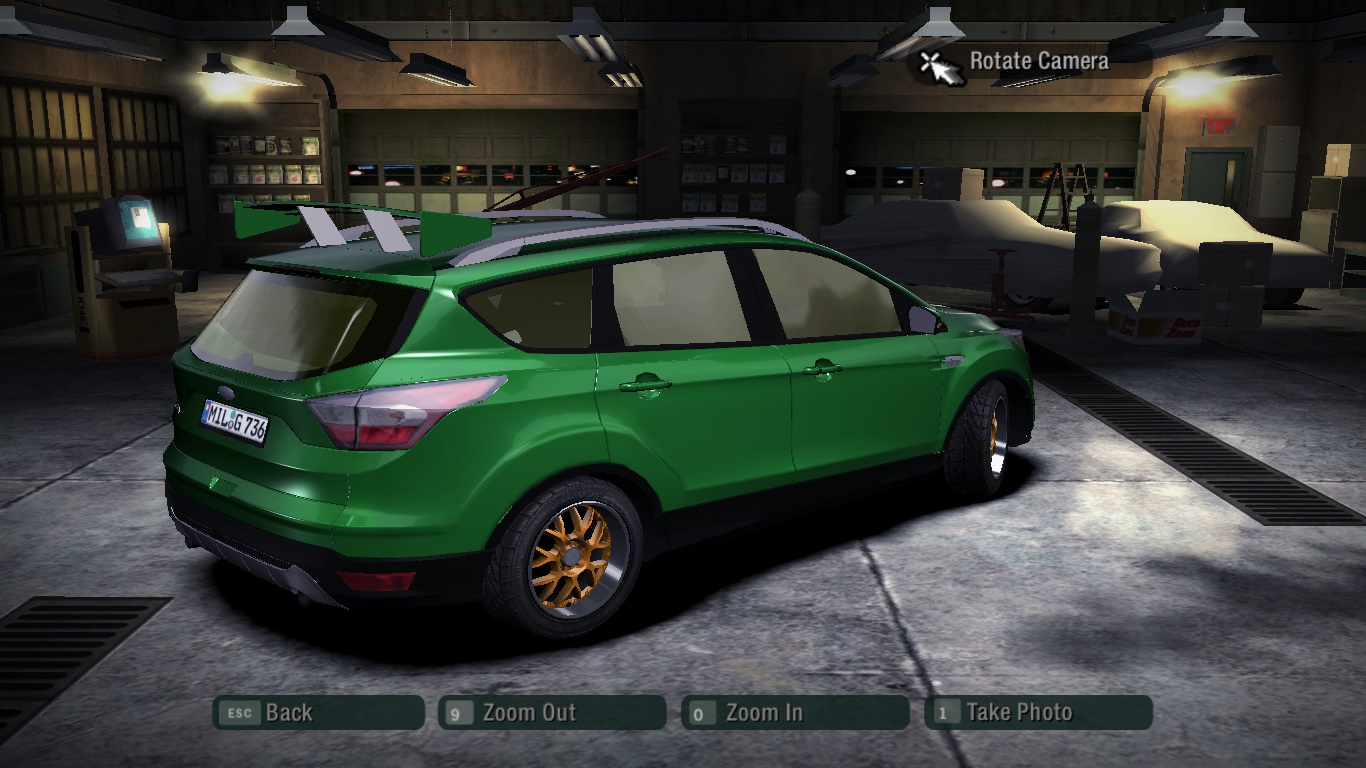This screenshot has height=768, width=1366.
Task: Select the Zoom In button
Action: pos(795,713)
